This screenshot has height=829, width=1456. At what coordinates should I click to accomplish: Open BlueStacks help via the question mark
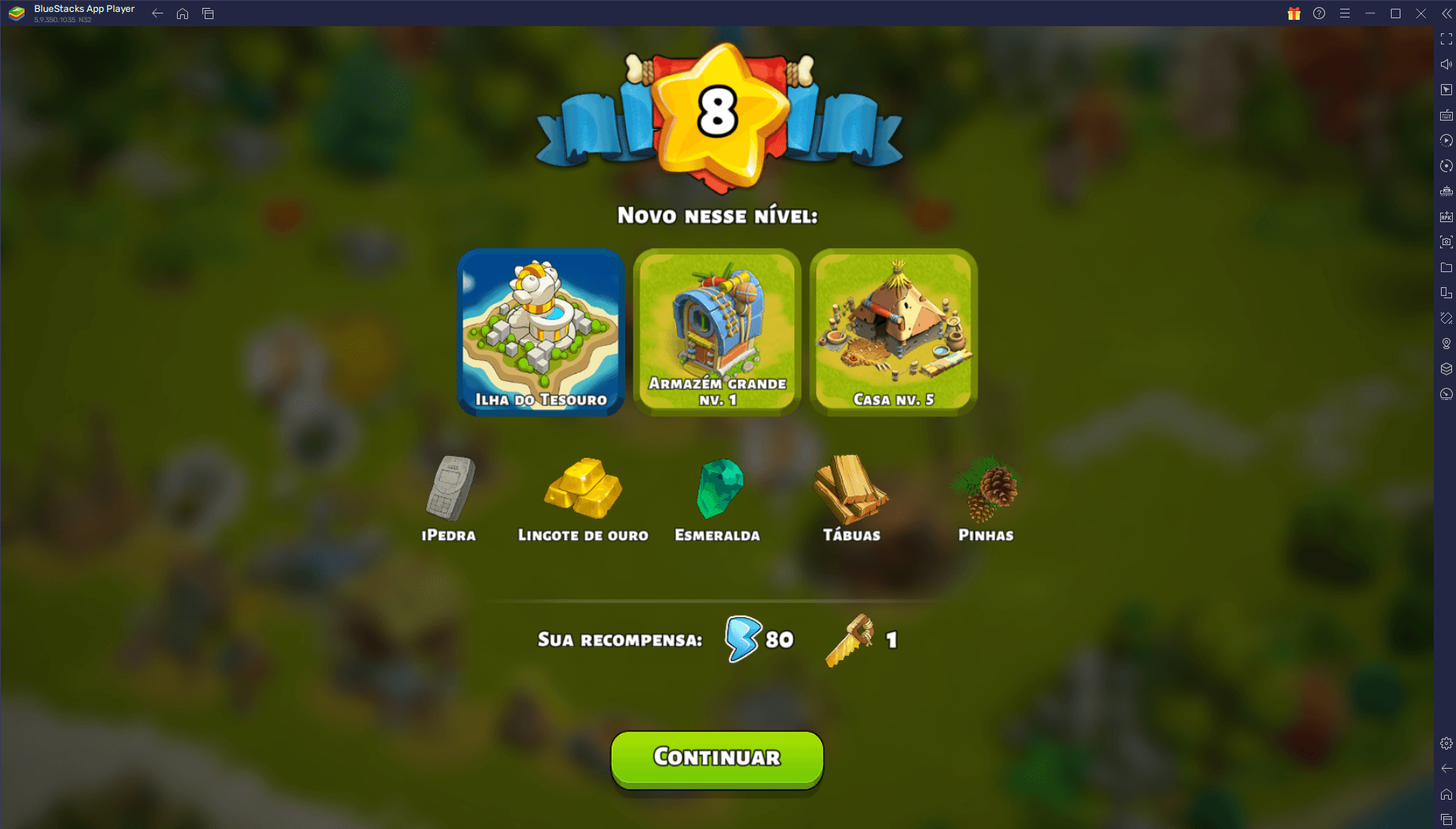point(1319,13)
